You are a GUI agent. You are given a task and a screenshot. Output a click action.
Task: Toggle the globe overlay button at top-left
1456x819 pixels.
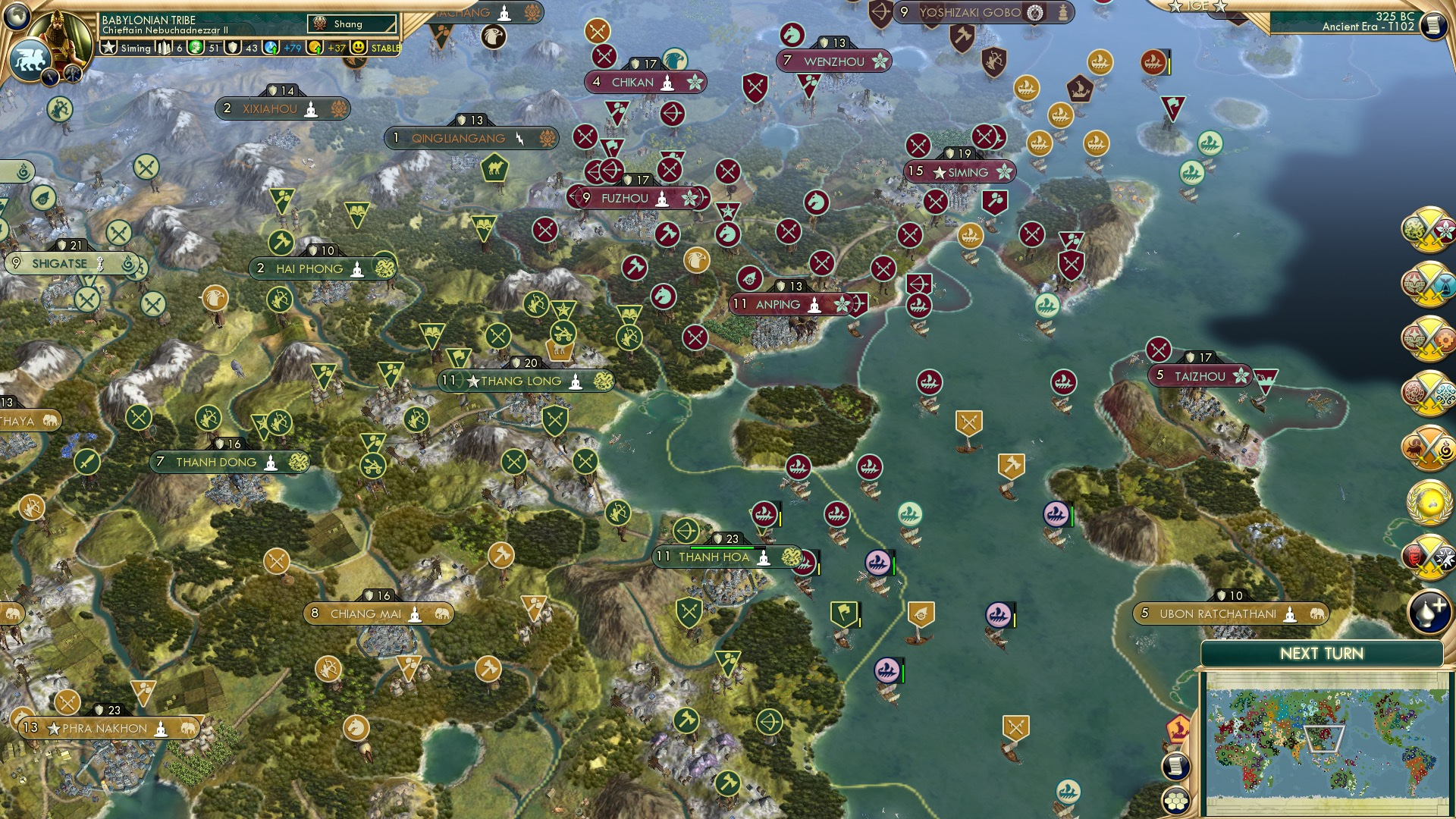tap(15, 15)
